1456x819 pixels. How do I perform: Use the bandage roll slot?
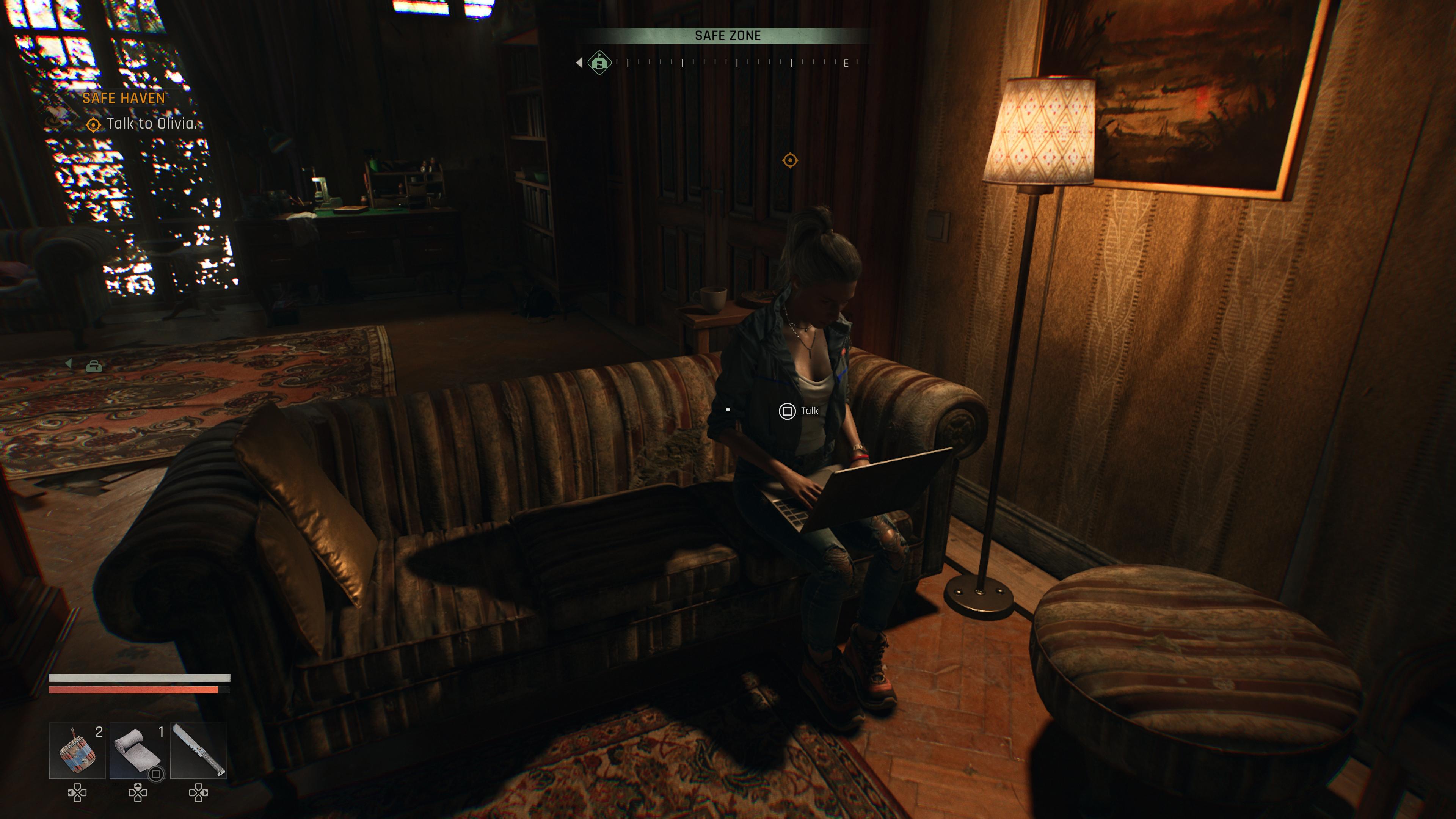click(137, 751)
